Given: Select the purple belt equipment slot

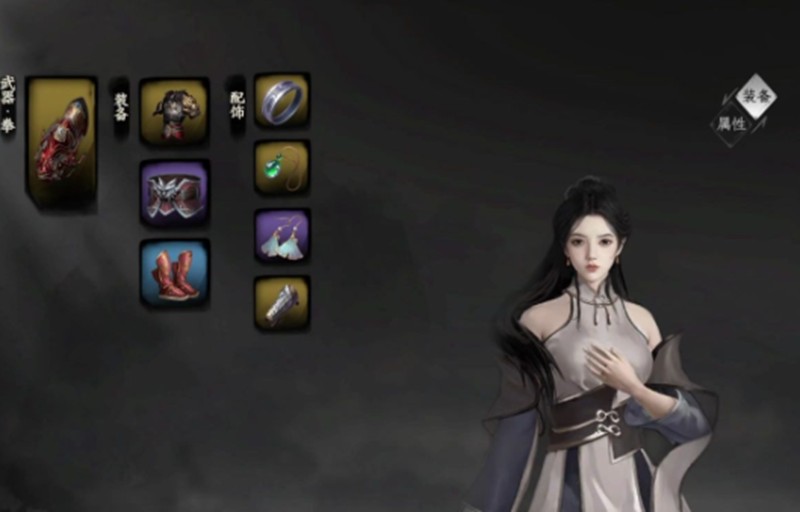Looking at the screenshot, I should [174, 192].
